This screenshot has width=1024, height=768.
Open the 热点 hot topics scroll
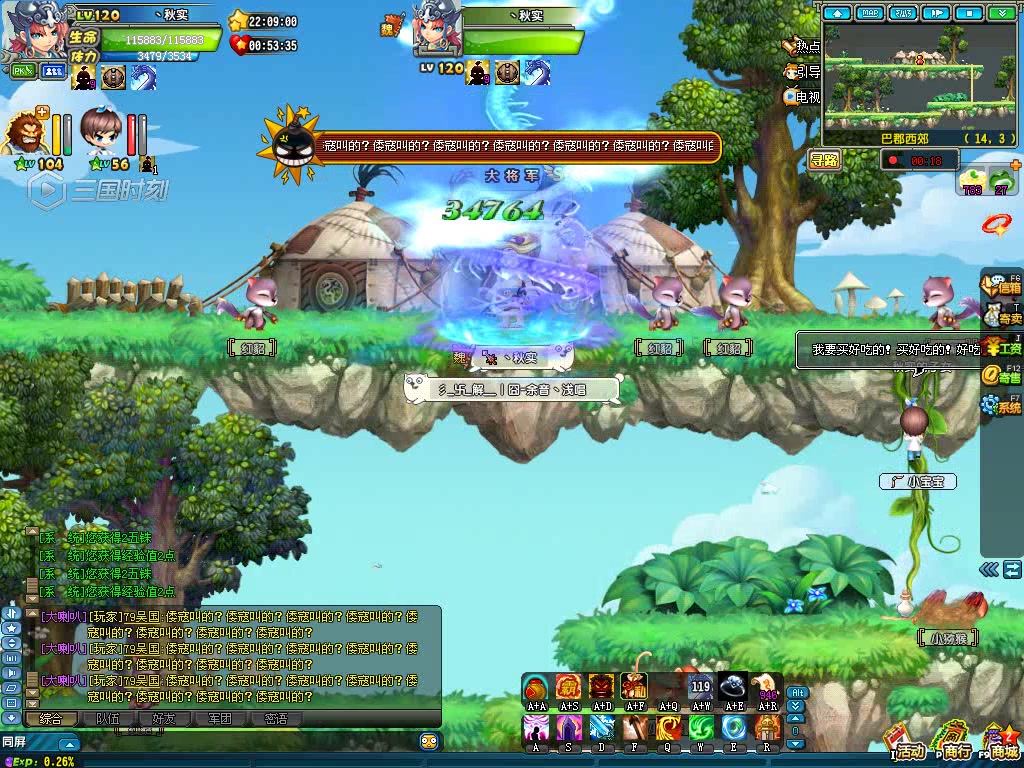coord(801,46)
